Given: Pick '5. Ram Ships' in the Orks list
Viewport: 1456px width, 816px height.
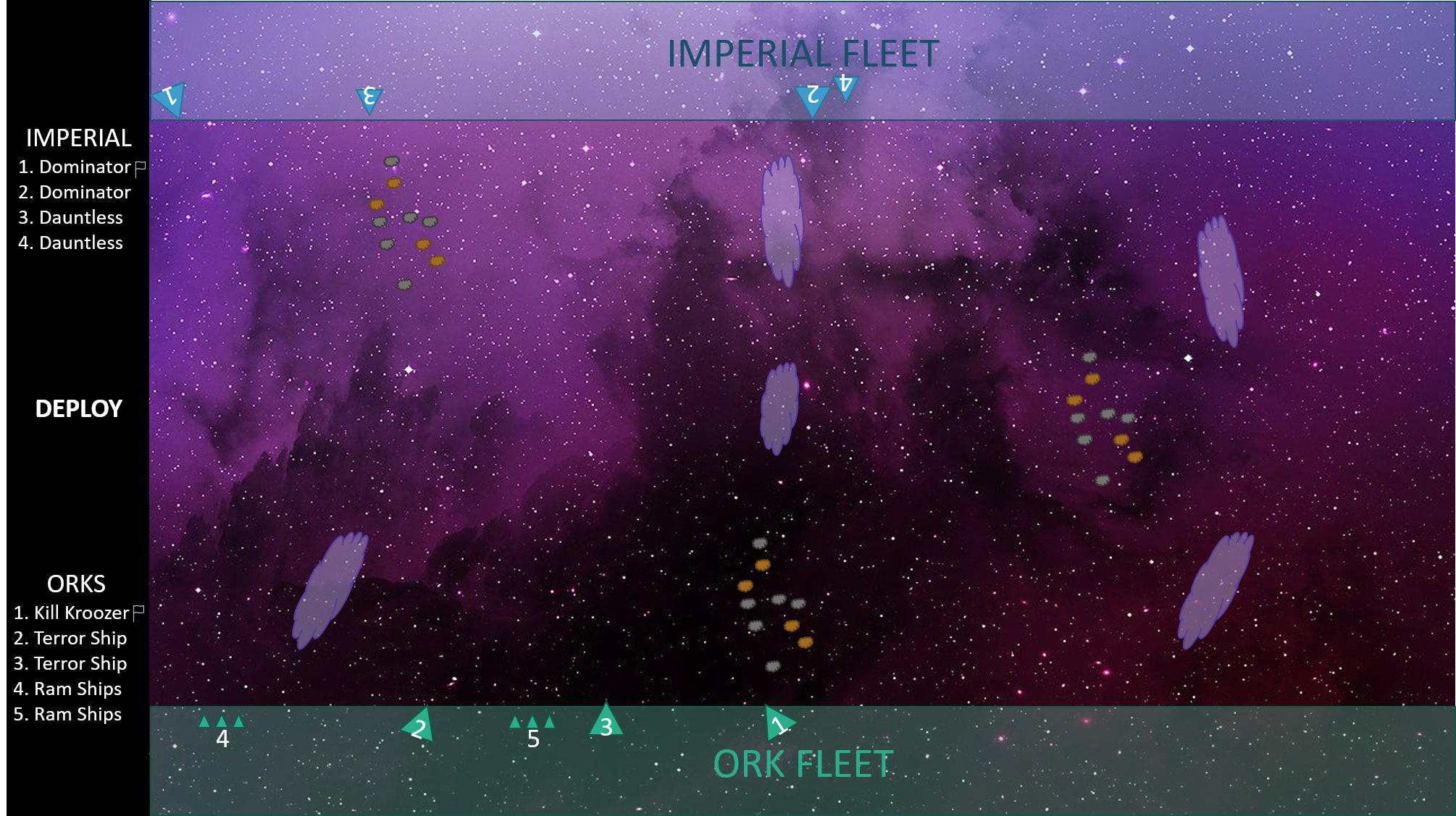Looking at the screenshot, I should (67, 715).
